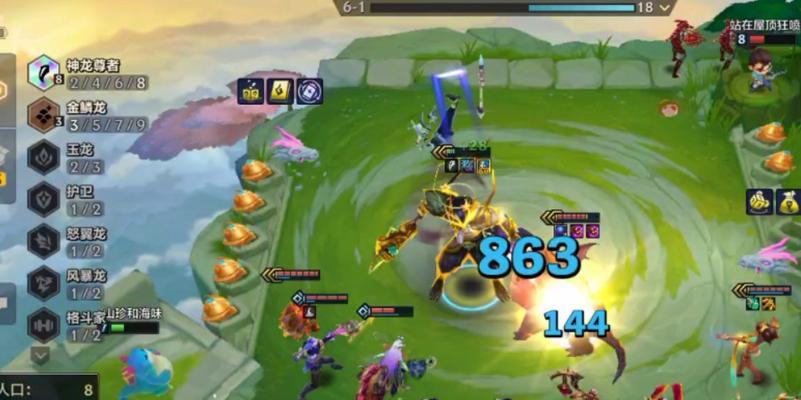
Task: View the 怒翼龙 trait details
Action: [x=44, y=241]
